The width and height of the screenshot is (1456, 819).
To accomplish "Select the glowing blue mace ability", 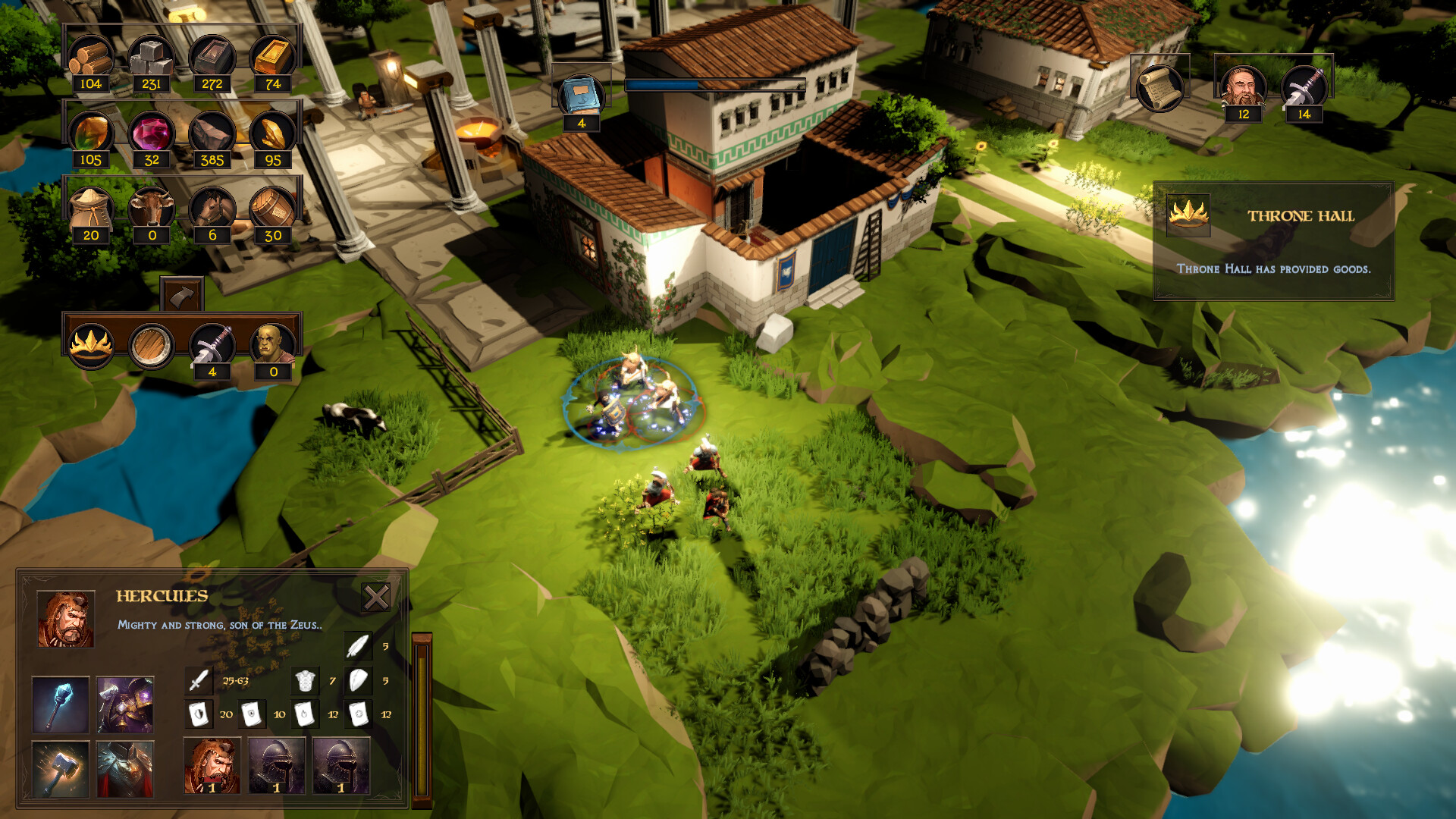I will coord(61,704).
